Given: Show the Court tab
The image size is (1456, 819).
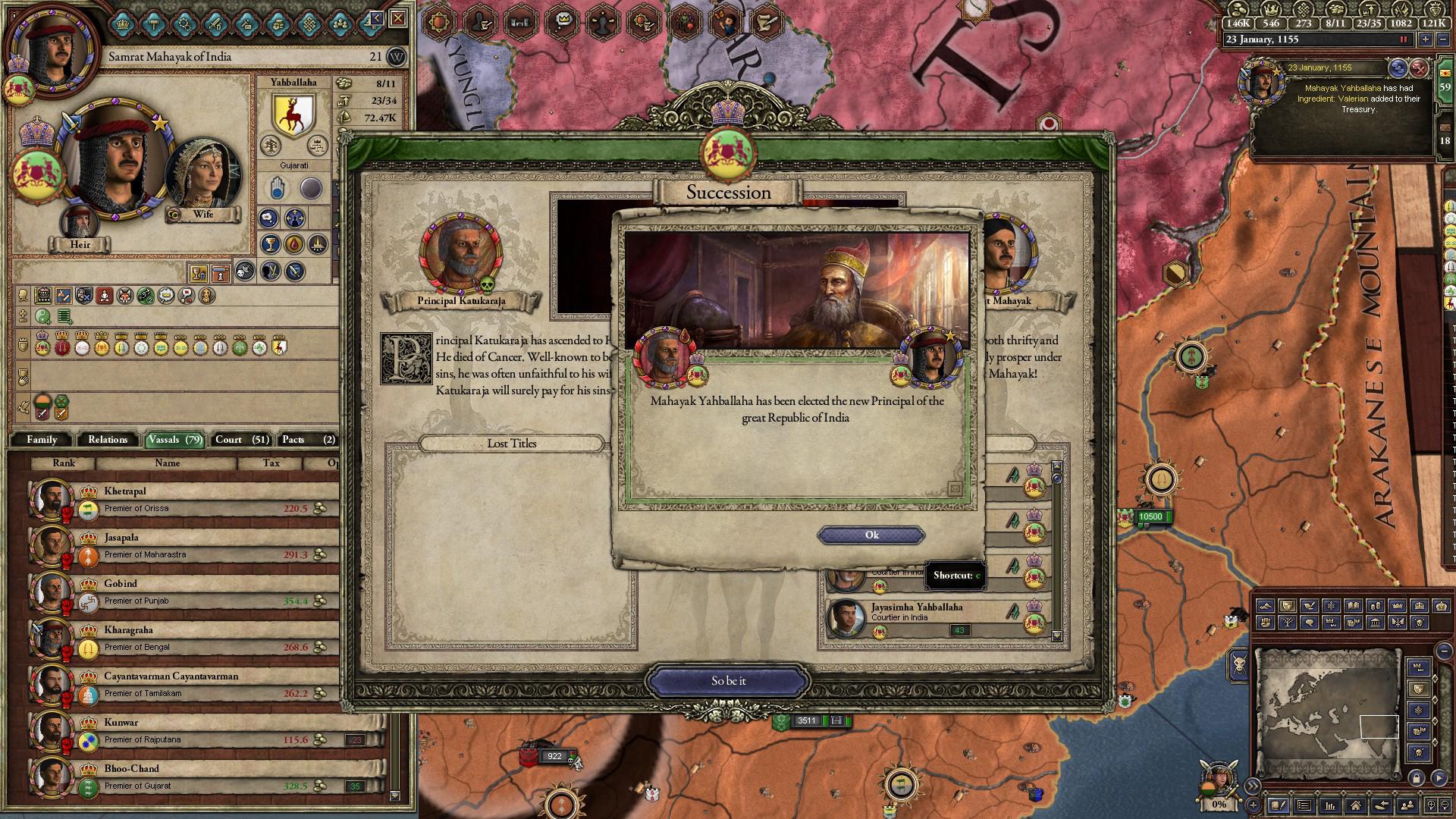Looking at the screenshot, I should [x=242, y=440].
